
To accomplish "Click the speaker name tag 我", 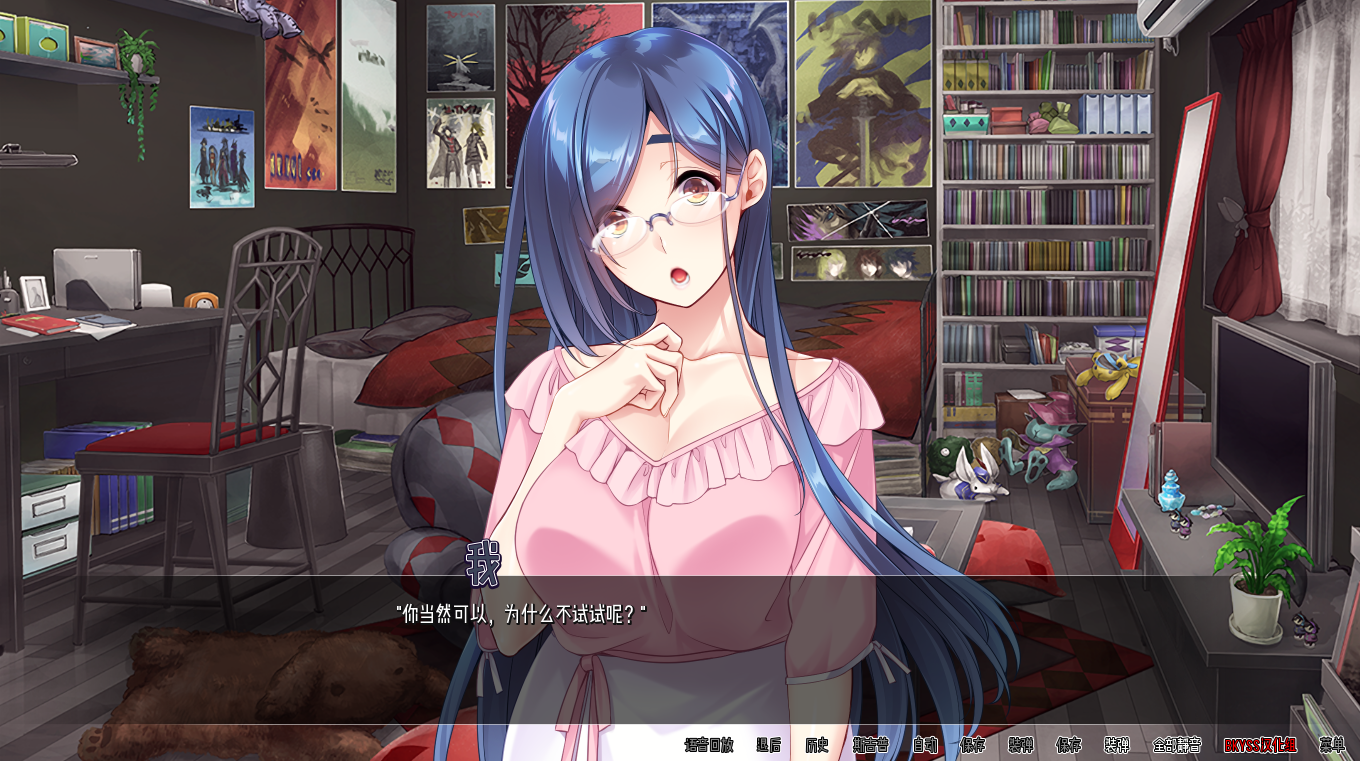I will tap(480, 561).
